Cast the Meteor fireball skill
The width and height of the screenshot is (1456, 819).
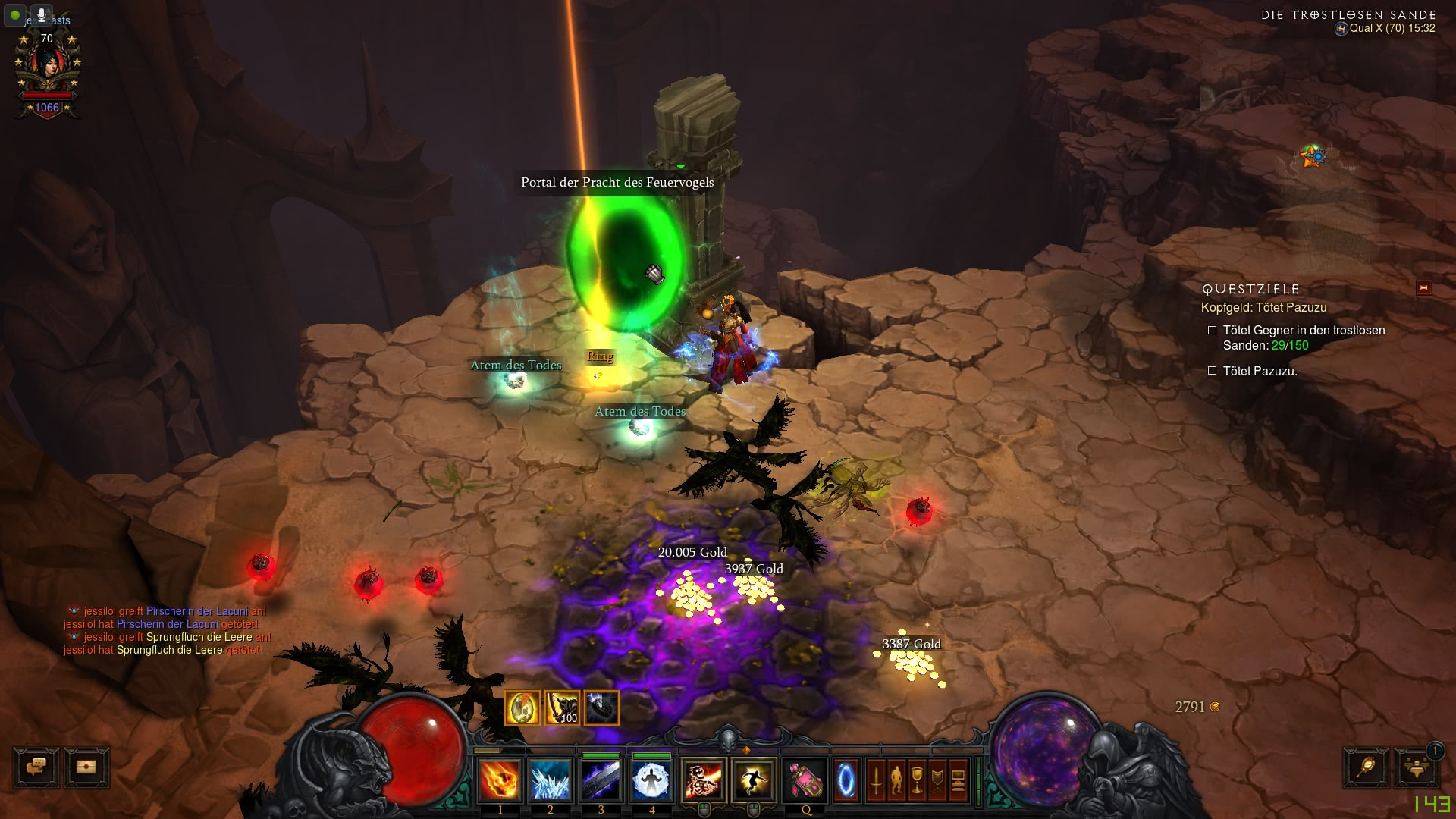[500, 780]
